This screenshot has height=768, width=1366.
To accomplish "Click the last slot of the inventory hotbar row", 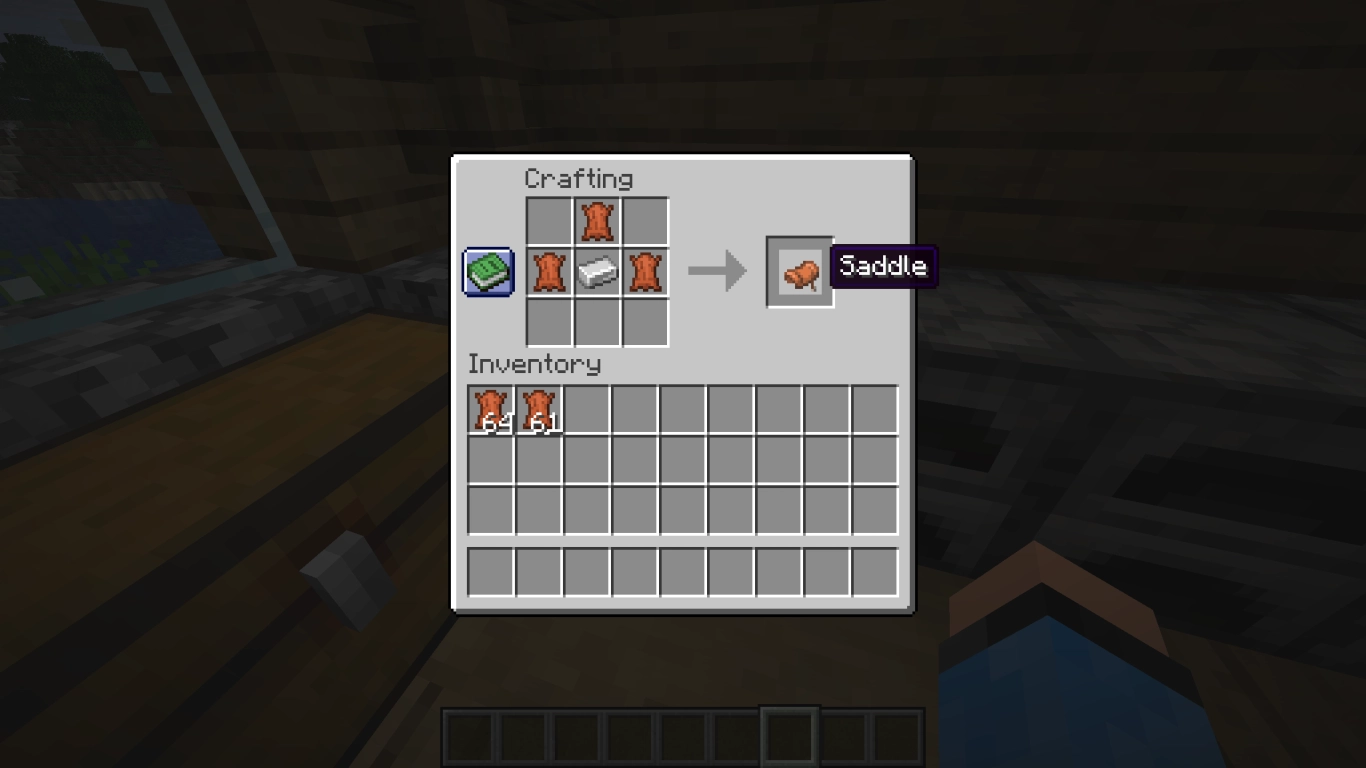I will [877, 570].
